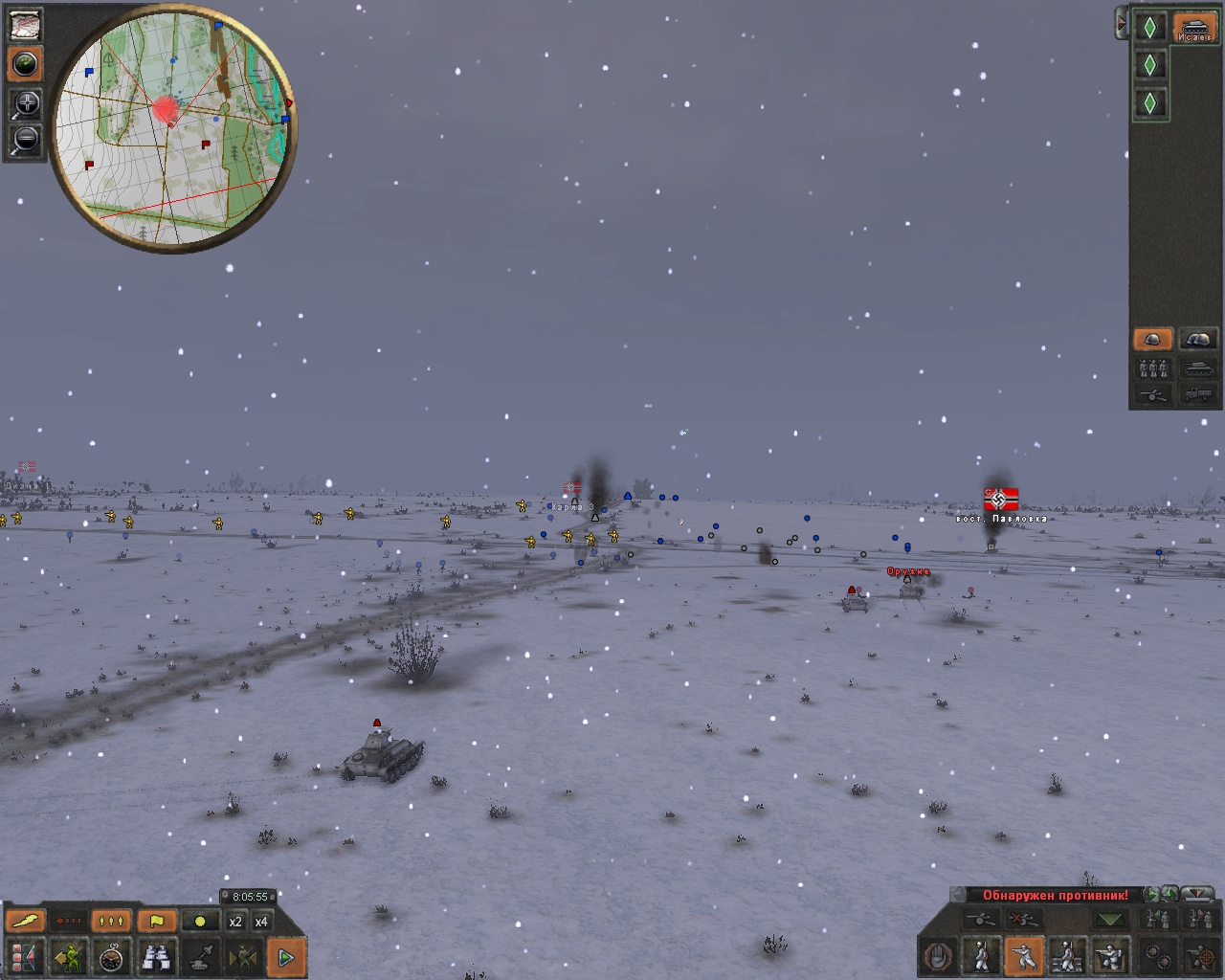Screen dimensions: 1225x980
Task: Click the green play arrow button
Action: 285,956
